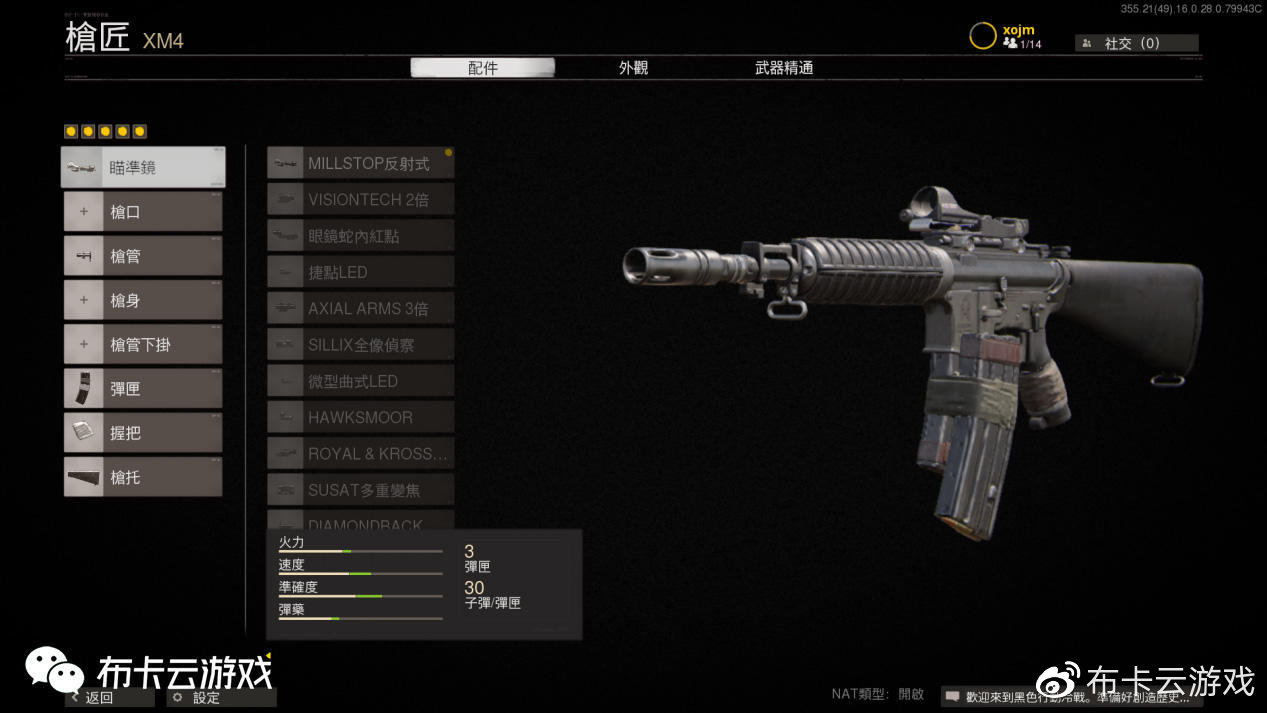Viewport: 1267px width, 713px height.
Task: Open the 槍管下掛 attachment slot
Action: click(143, 344)
